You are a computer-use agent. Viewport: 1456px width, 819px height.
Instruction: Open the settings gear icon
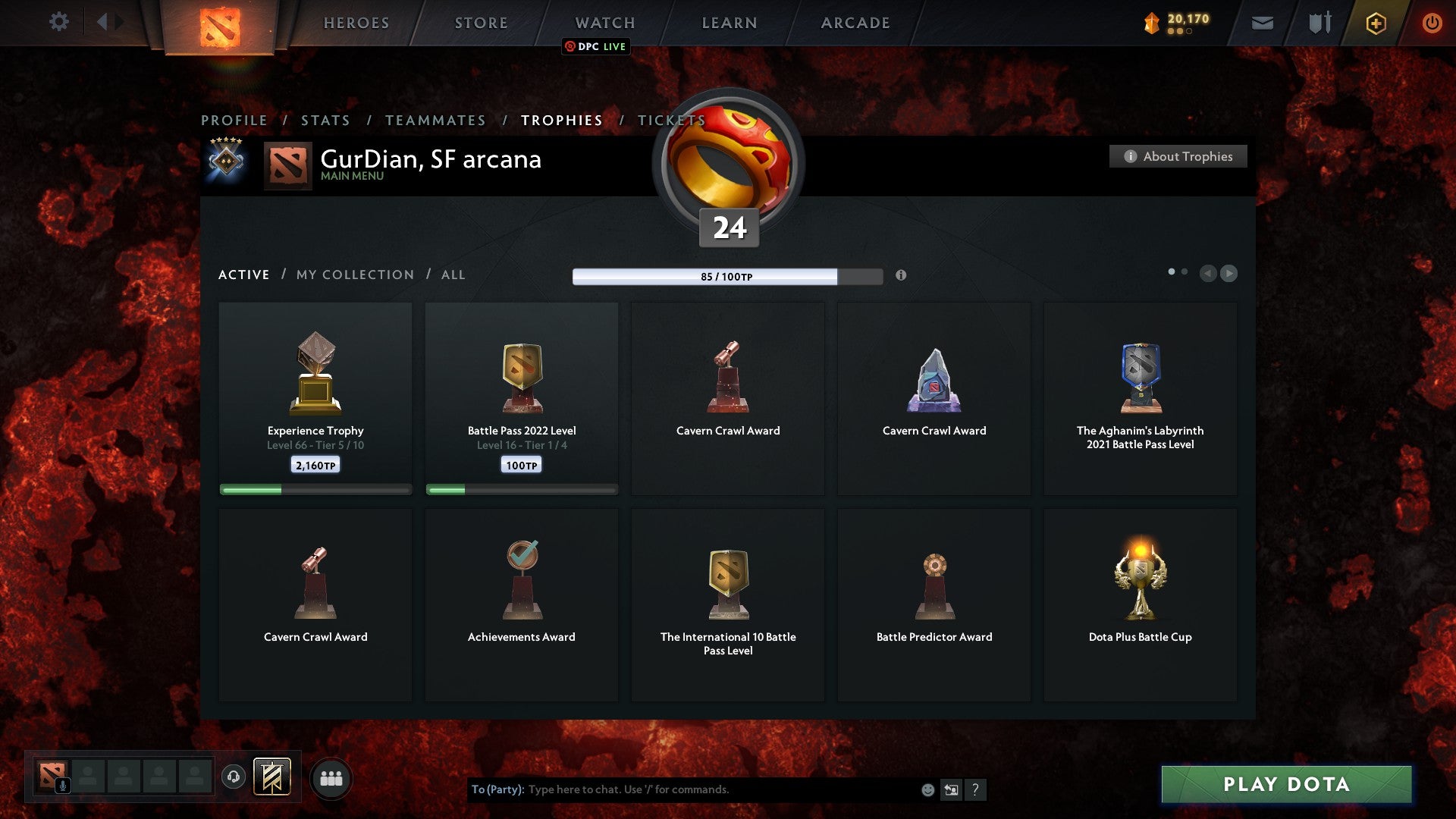pos(59,22)
